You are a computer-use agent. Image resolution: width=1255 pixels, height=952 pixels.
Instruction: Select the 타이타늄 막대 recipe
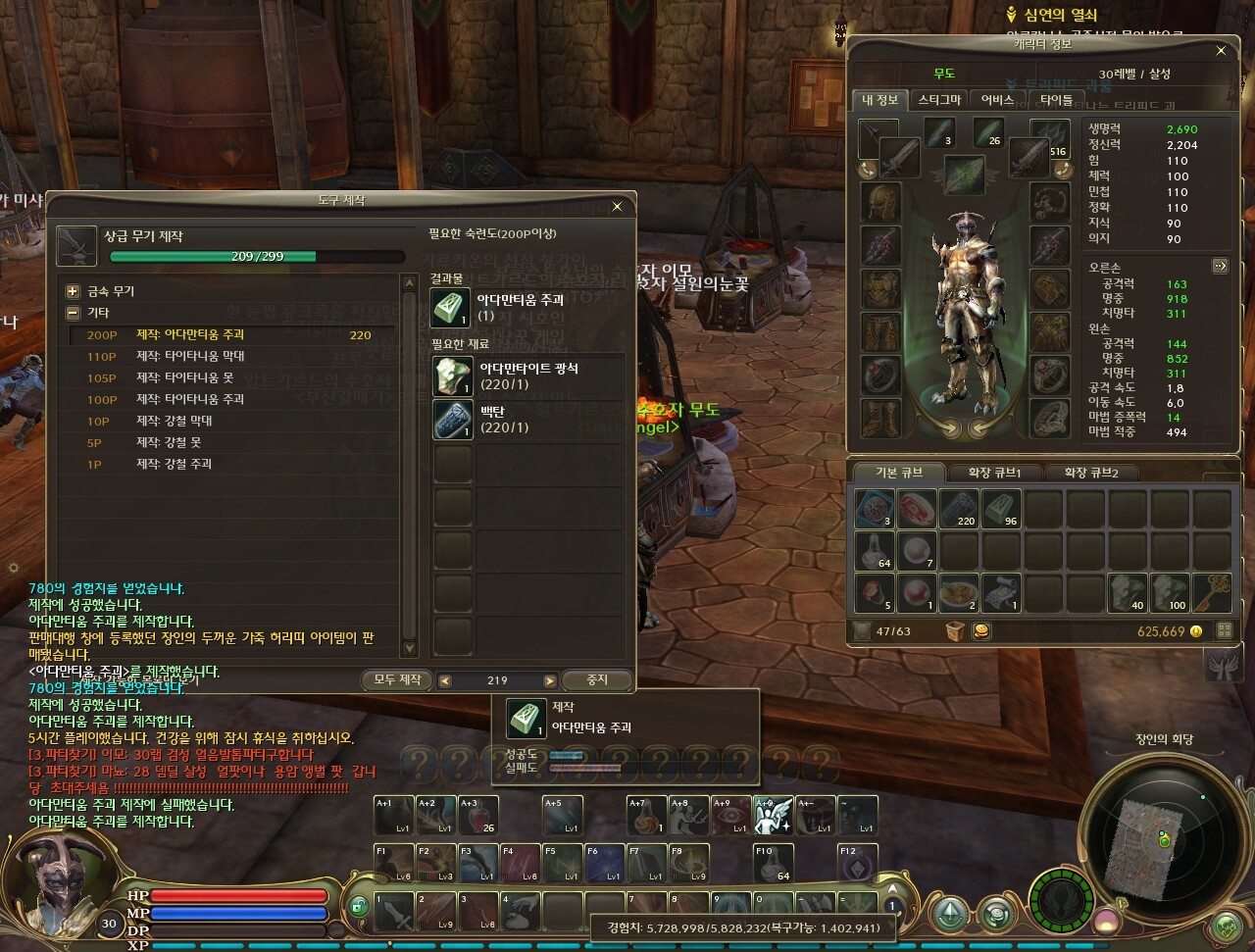[x=190, y=356]
